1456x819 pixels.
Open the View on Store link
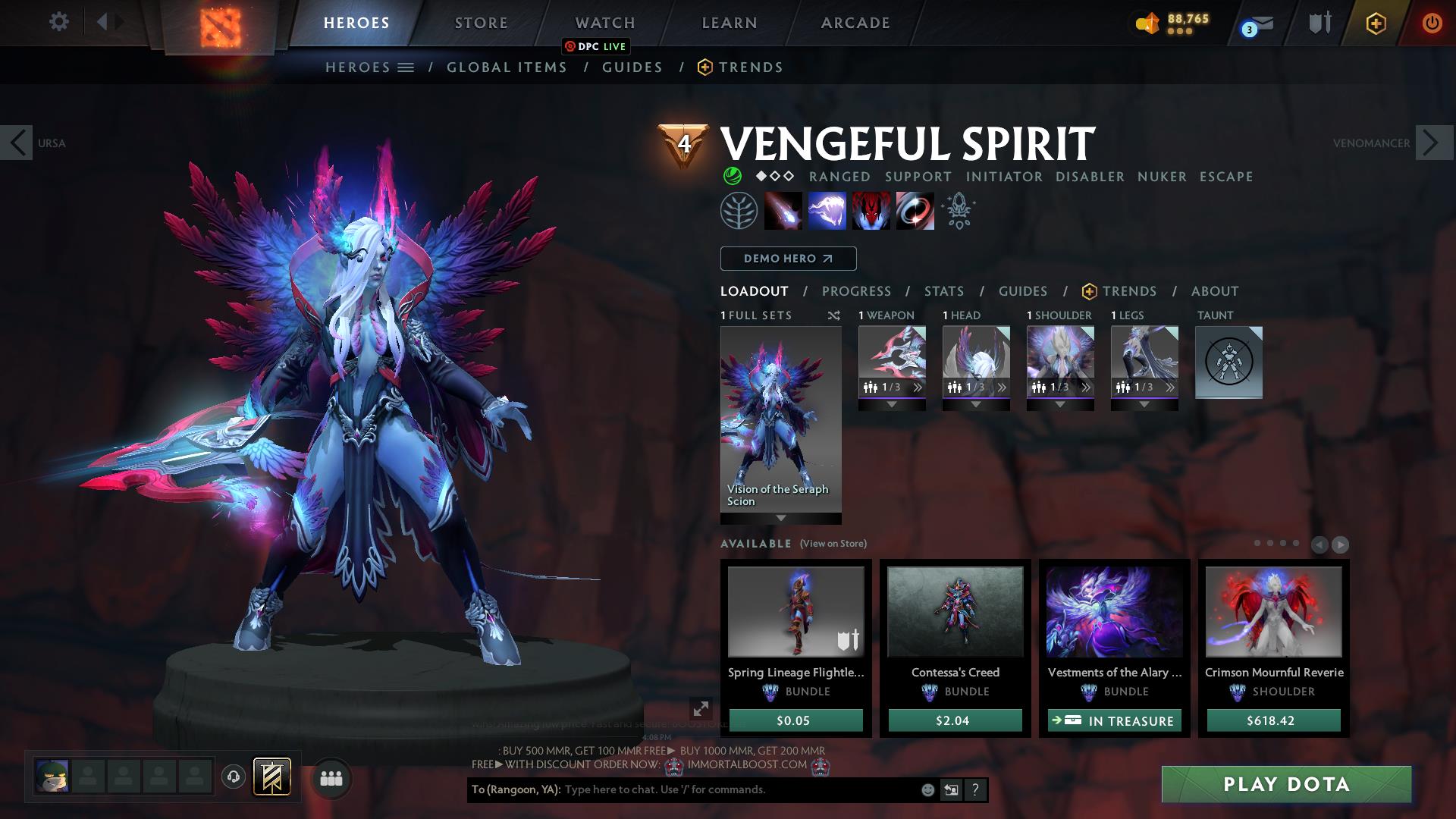pyautogui.click(x=831, y=544)
